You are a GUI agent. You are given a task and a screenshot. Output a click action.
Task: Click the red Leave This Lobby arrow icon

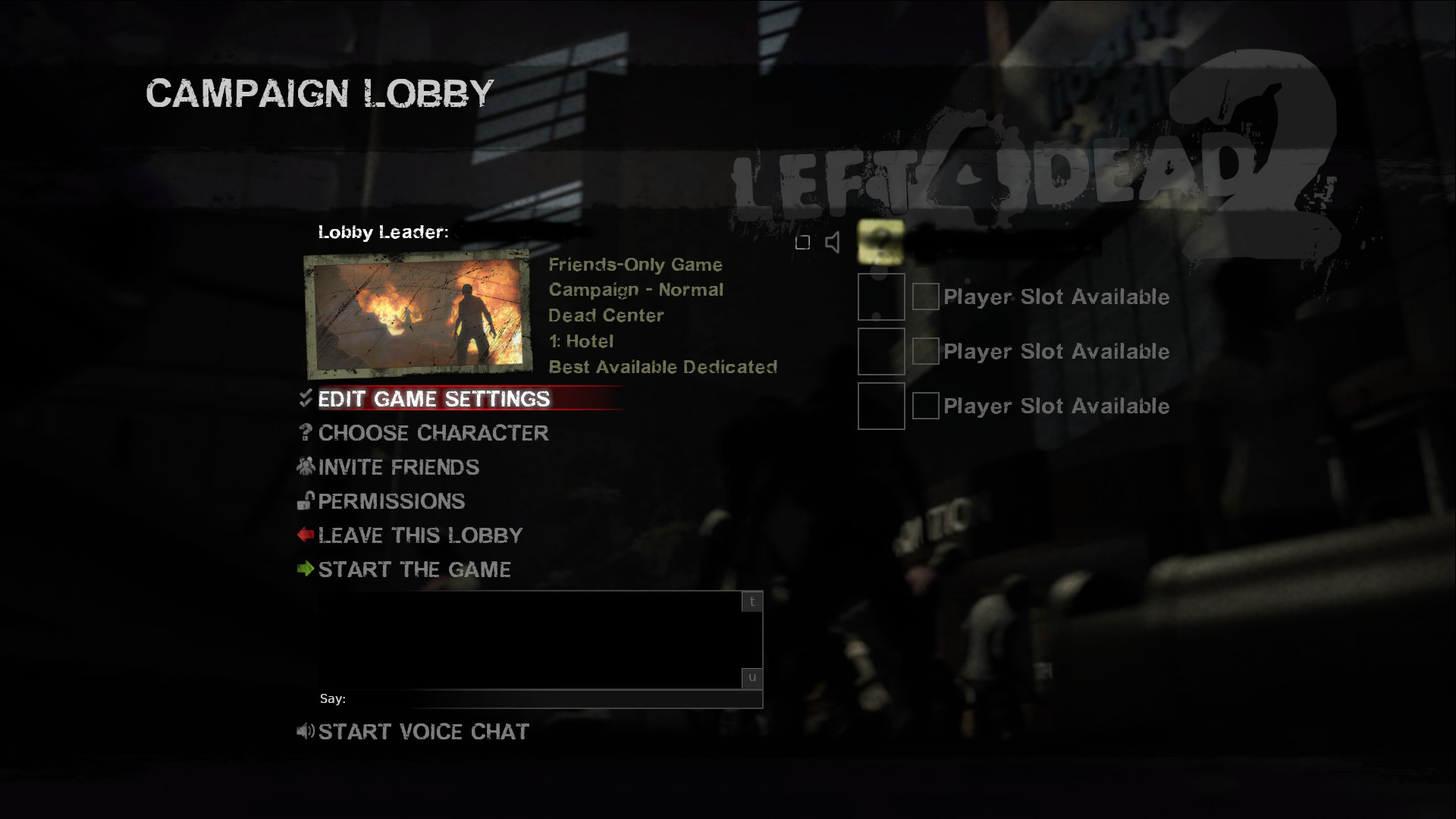[x=306, y=535]
